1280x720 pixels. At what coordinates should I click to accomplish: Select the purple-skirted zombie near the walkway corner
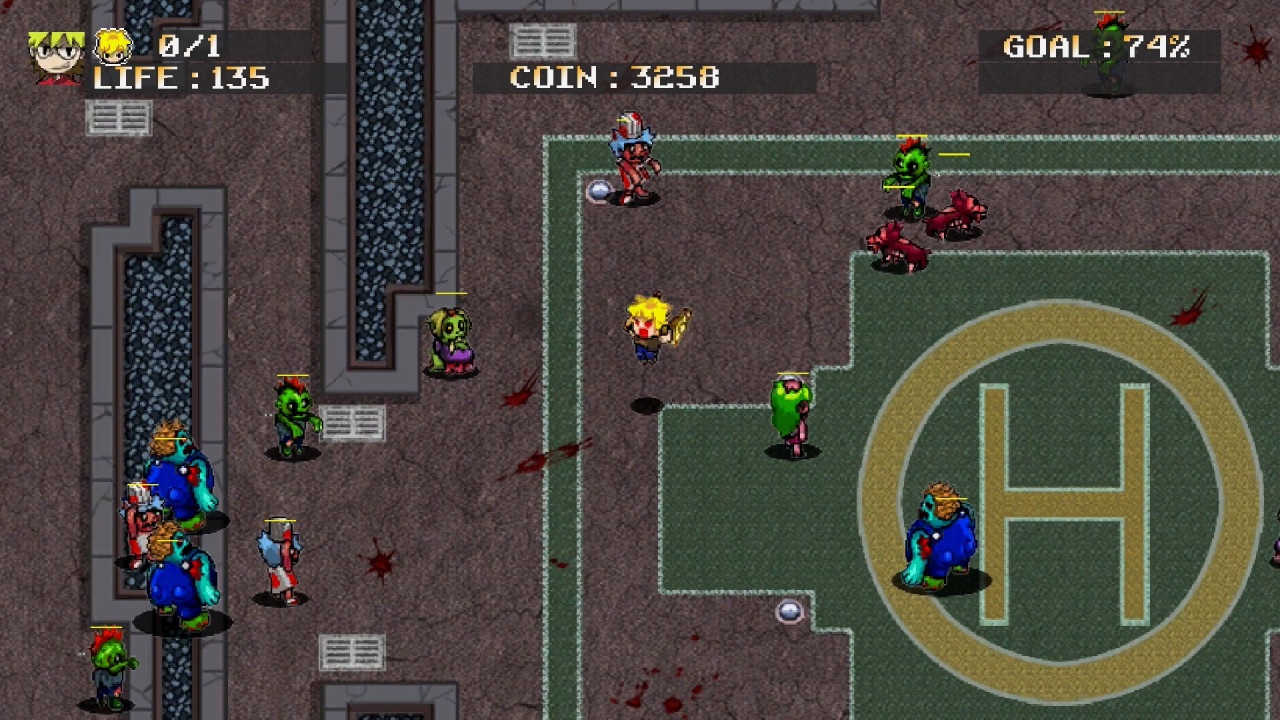click(x=450, y=340)
